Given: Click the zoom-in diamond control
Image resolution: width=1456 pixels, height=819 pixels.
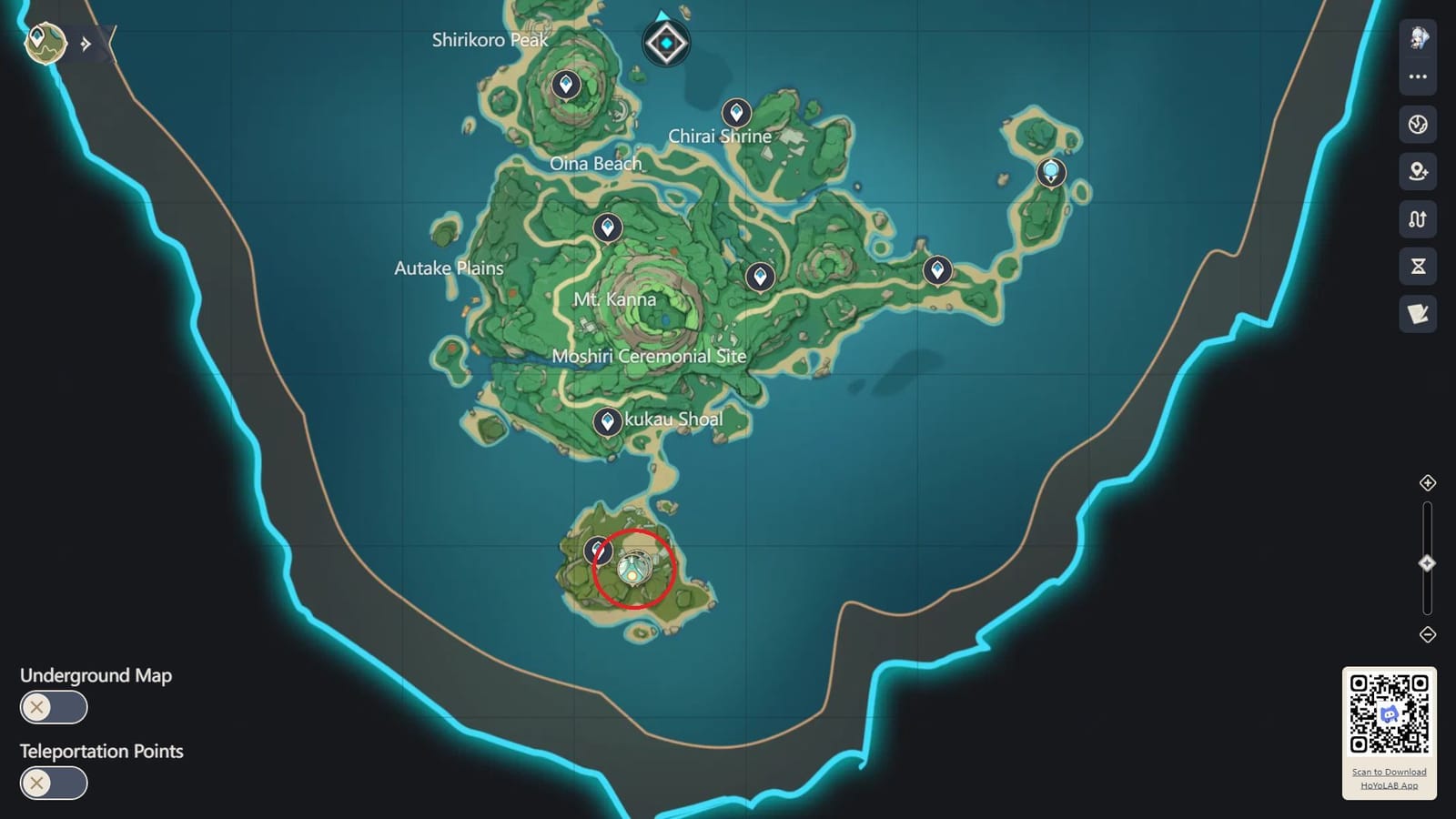Looking at the screenshot, I should coord(1426,484).
